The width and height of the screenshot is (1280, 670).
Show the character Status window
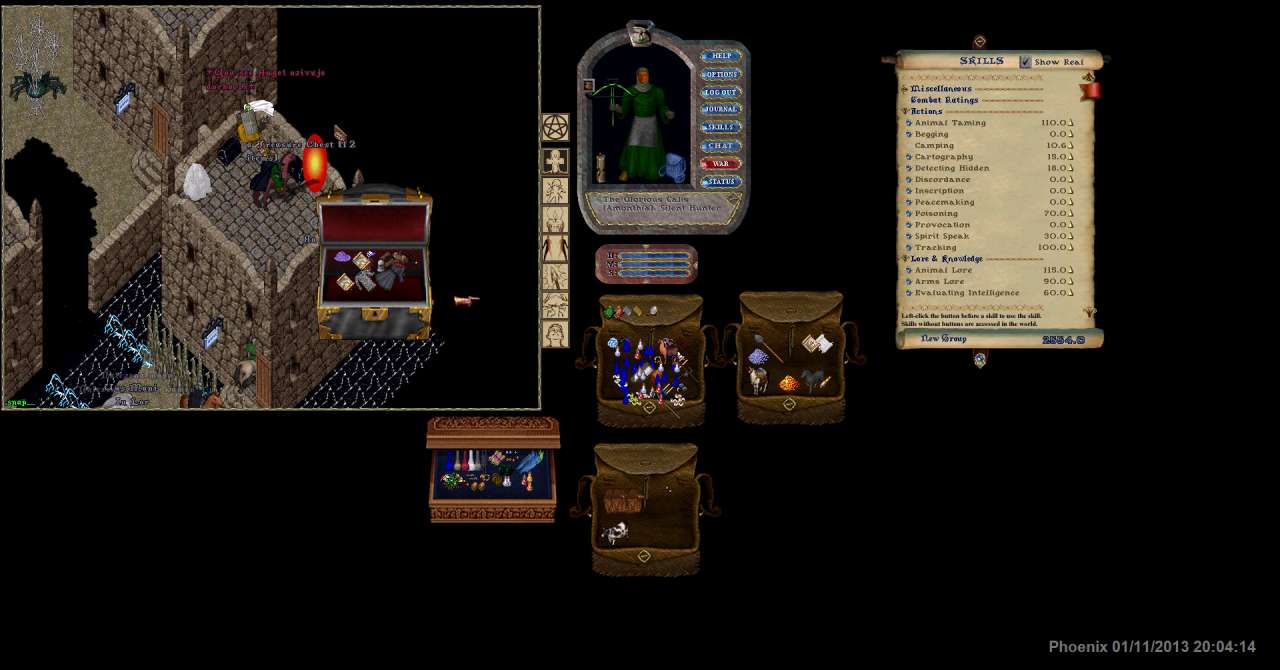point(720,182)
